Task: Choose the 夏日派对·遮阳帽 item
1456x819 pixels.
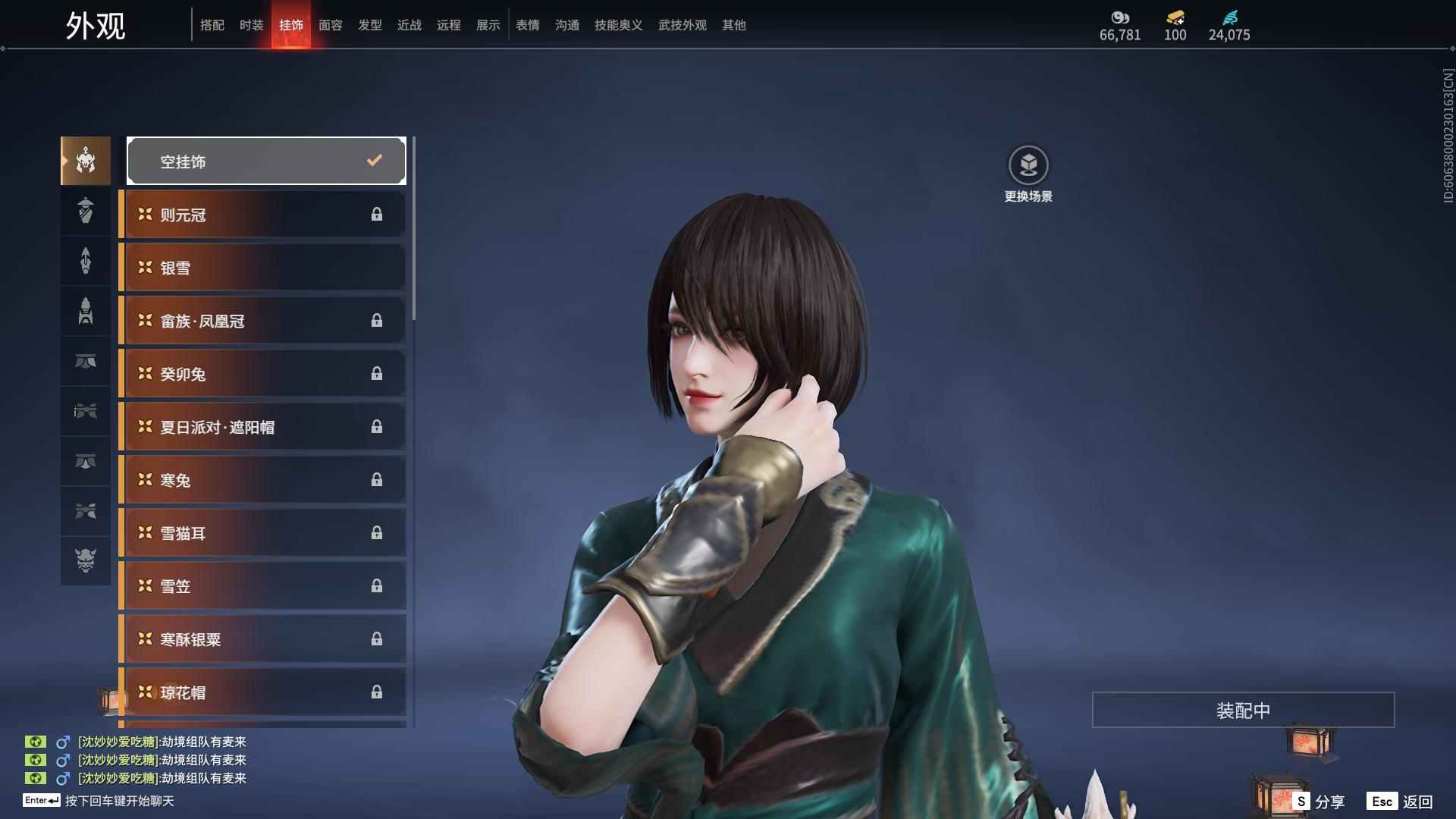Action: (x=262, y=427)
